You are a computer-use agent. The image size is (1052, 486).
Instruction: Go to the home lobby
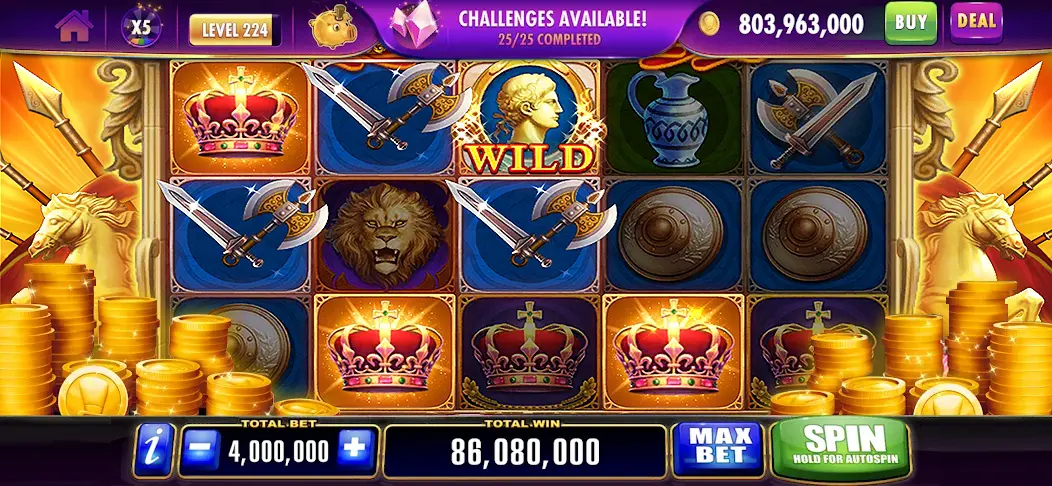point(73,27)
